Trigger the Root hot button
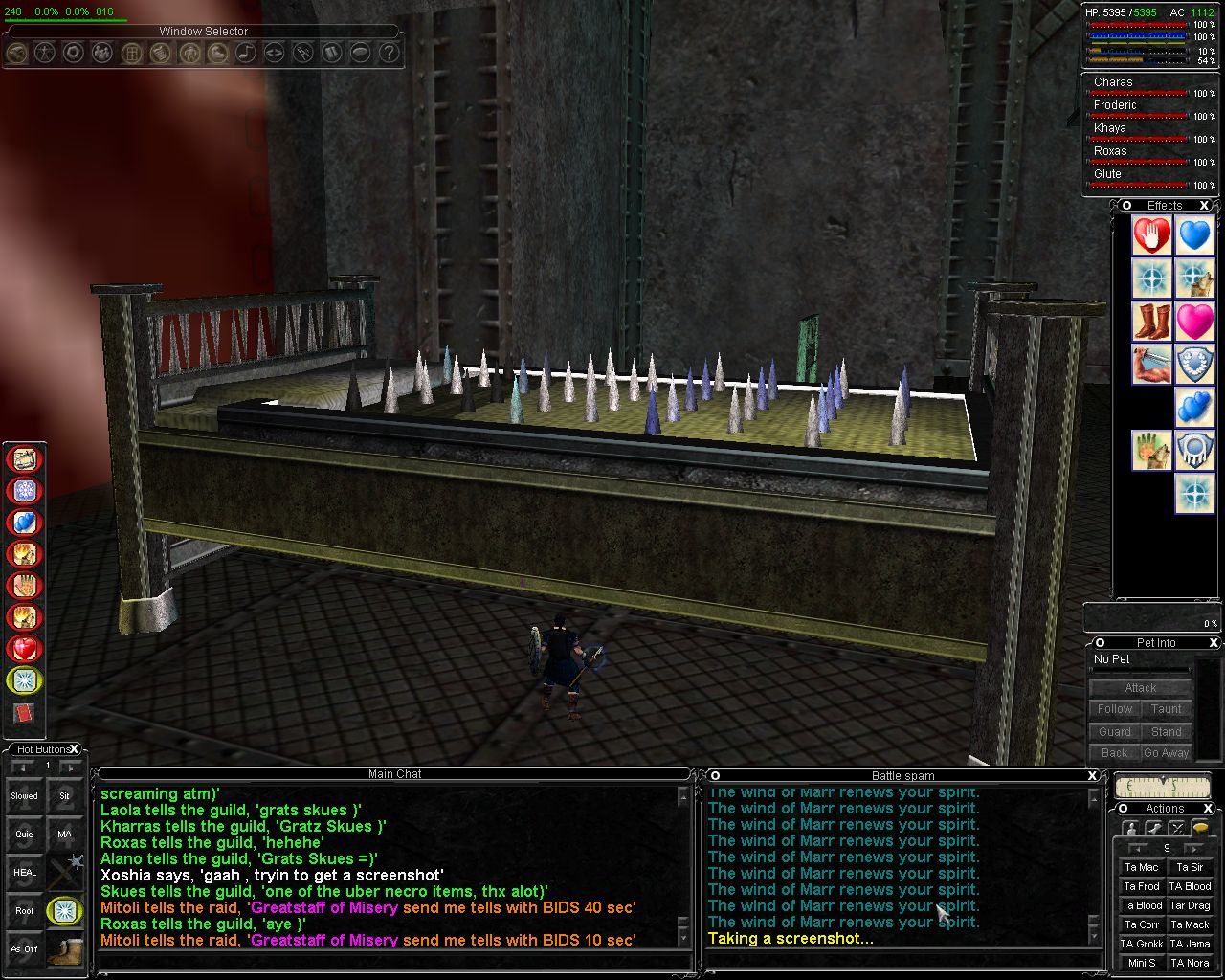The width and height of the screenshot is (1225, 980). point(25,910)
